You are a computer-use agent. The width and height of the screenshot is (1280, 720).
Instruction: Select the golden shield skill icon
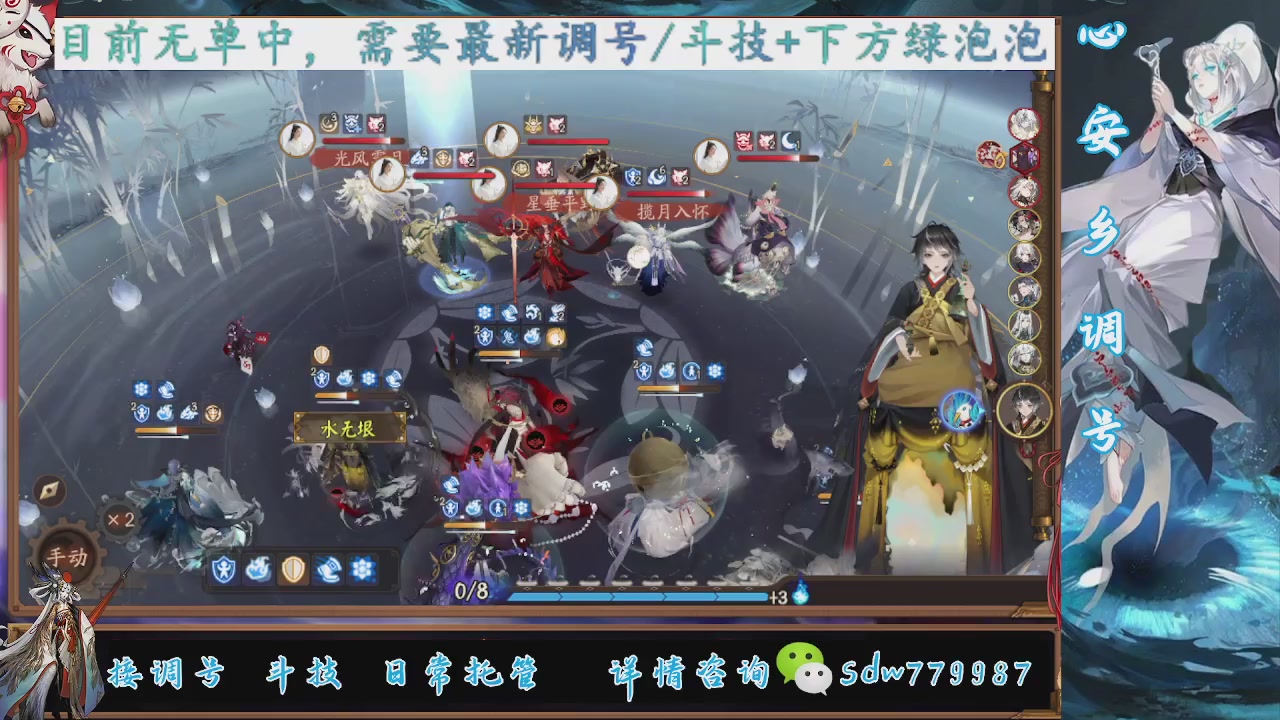[293, 568]
